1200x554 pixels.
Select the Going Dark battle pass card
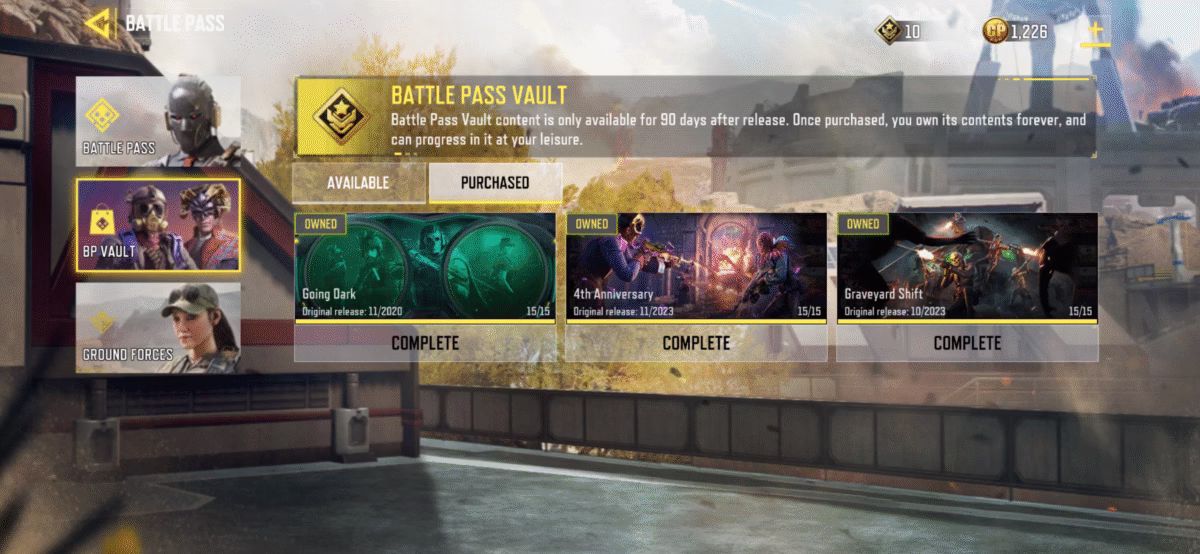(425, 267)
